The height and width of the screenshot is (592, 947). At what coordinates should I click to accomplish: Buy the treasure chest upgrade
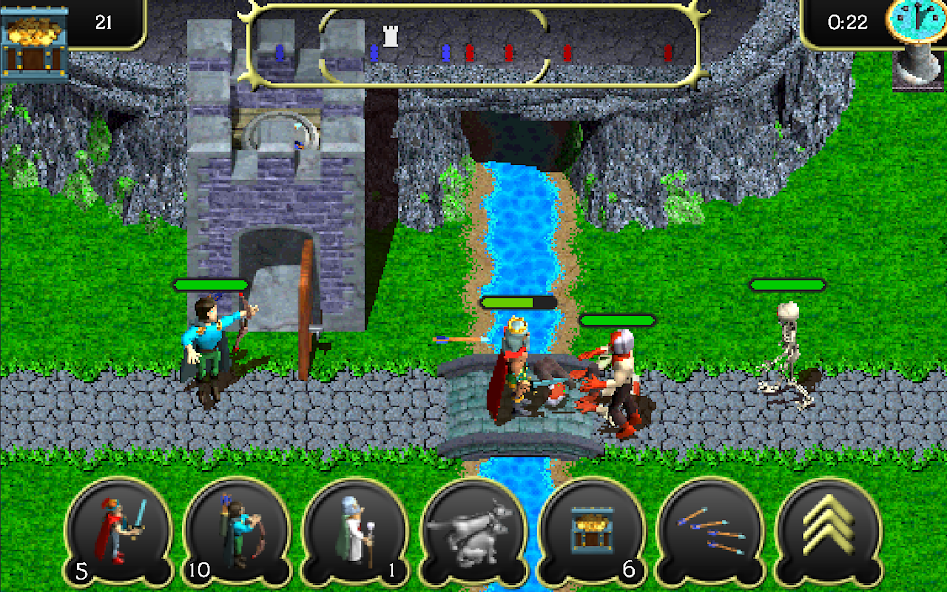pyautogui.click(x=592, y=531)
